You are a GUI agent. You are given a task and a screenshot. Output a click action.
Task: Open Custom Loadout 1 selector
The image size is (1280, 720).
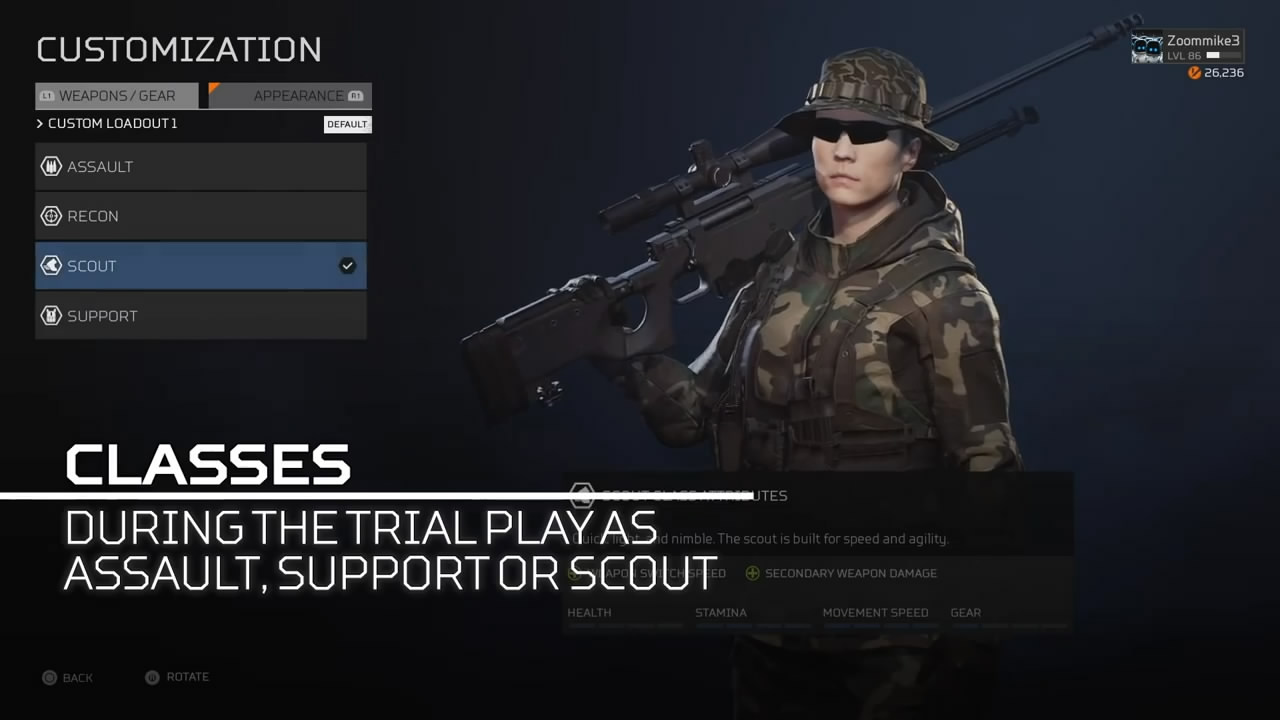112,124
